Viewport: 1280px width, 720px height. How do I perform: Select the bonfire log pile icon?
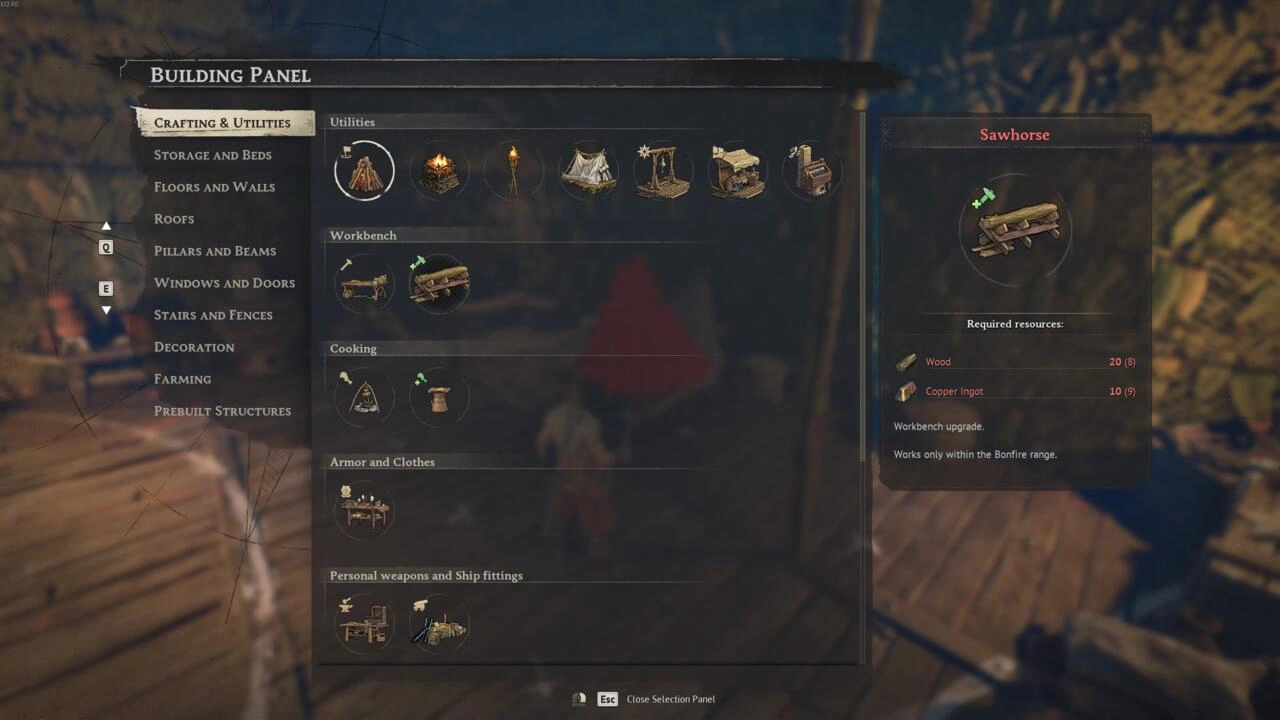364,171
